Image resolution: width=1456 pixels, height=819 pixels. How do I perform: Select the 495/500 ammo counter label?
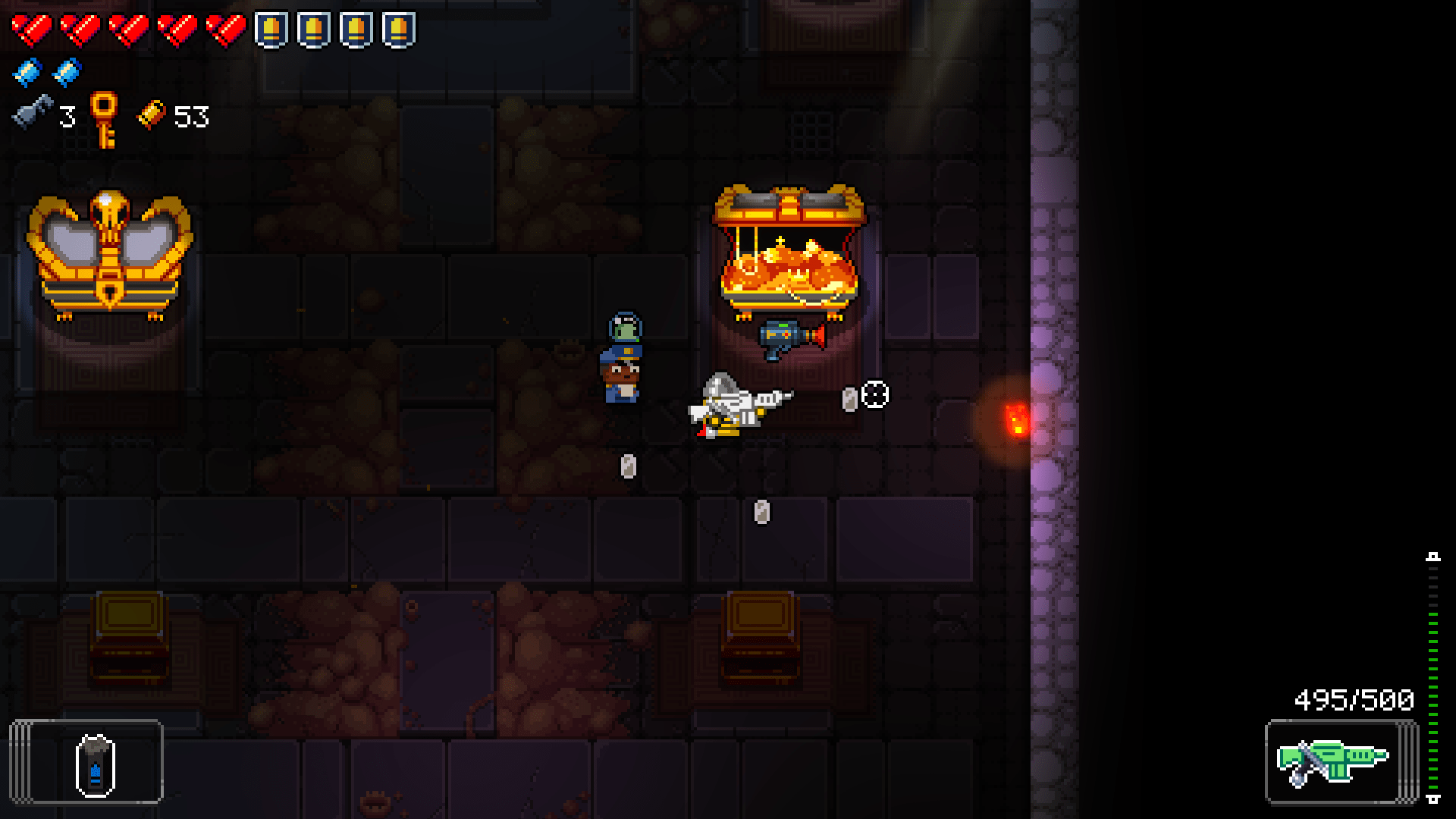click(x=1354, y=701)
